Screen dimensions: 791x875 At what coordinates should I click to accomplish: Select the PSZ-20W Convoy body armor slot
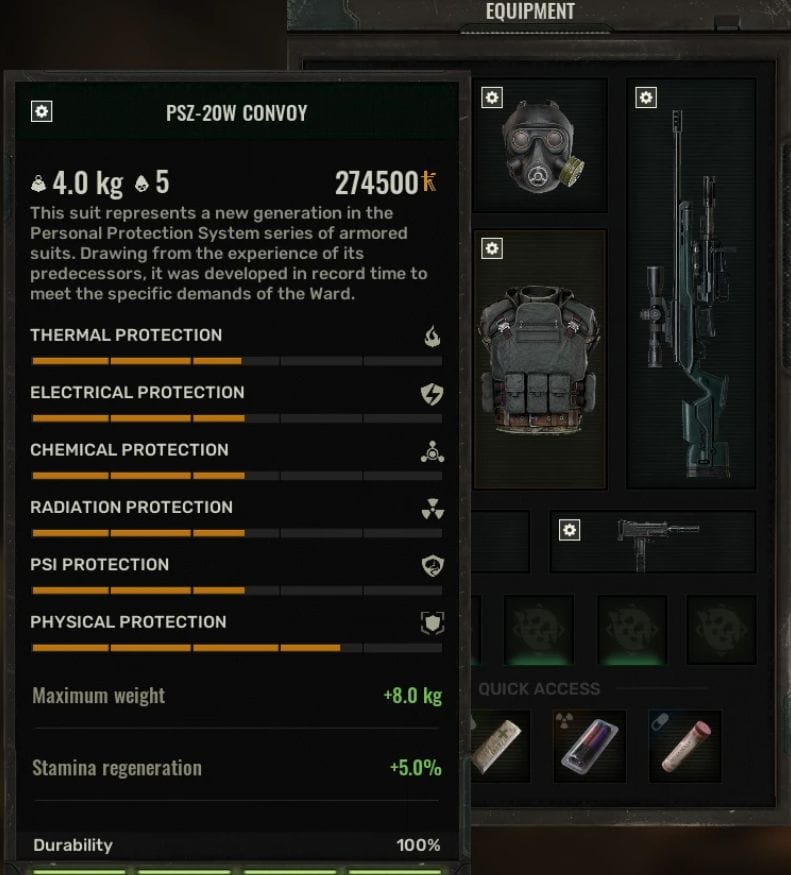click(x=540, y=360)
